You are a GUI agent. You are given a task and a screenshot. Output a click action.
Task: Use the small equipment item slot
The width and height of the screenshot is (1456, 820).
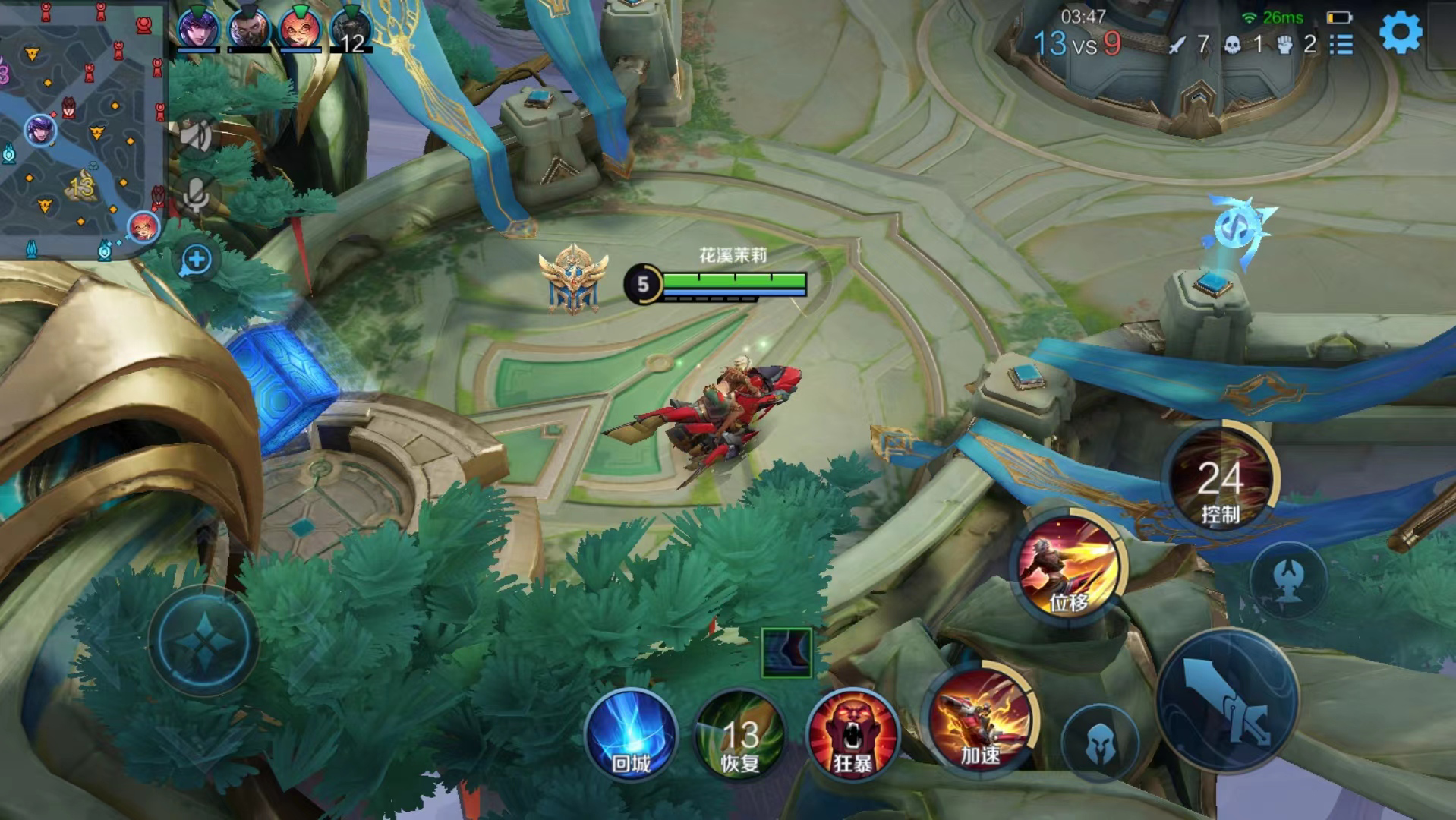[786, 652]
